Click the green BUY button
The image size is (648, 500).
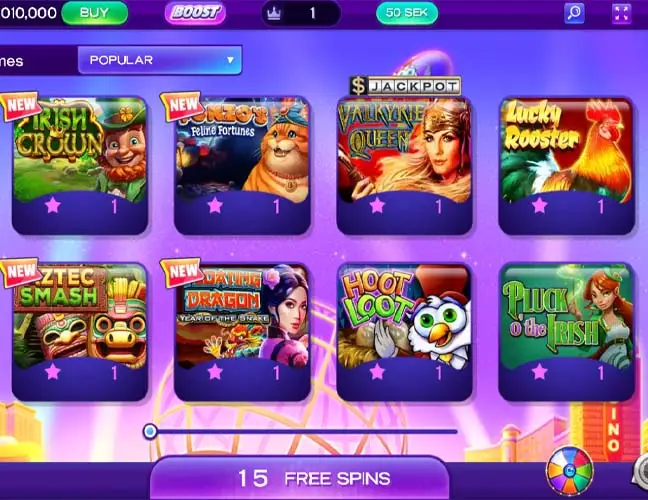pyautogui.click(x=94, y=13)
